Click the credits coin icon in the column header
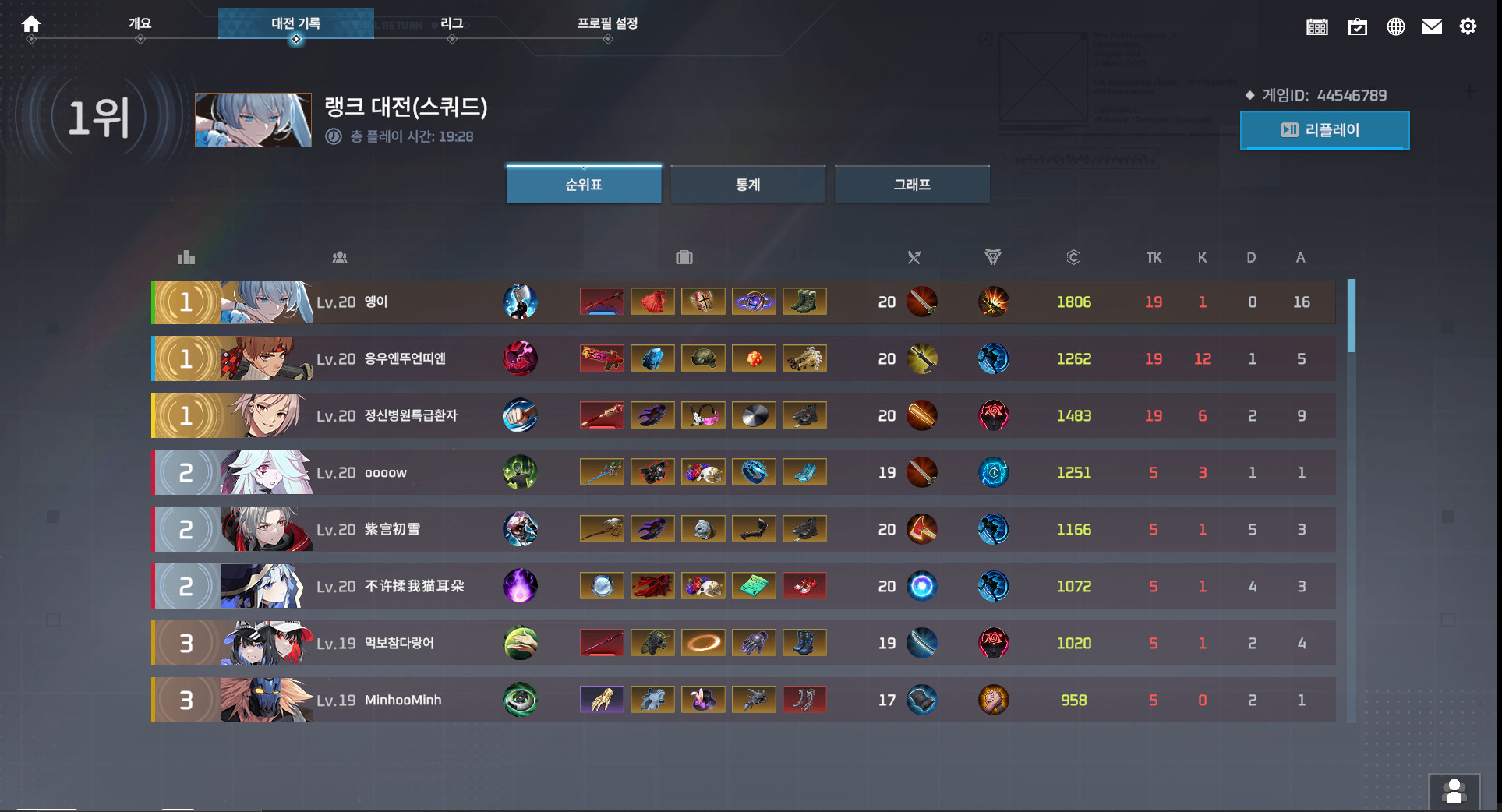Screen dimensions: 1502x812 pos(1074,257)
